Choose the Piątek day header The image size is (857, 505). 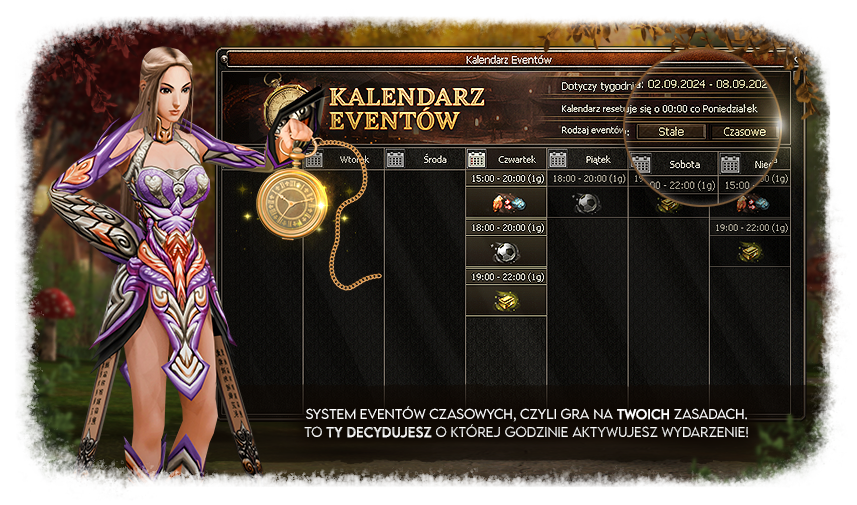coord(587,159)
